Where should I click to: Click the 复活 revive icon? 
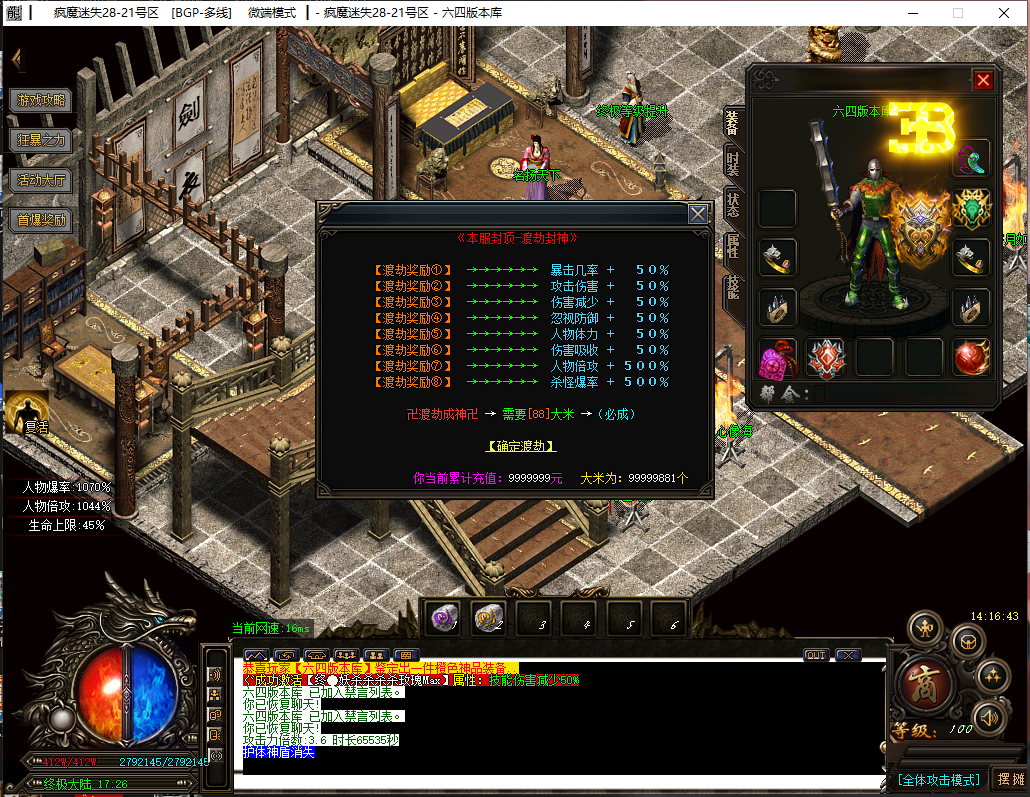(30, 412)
